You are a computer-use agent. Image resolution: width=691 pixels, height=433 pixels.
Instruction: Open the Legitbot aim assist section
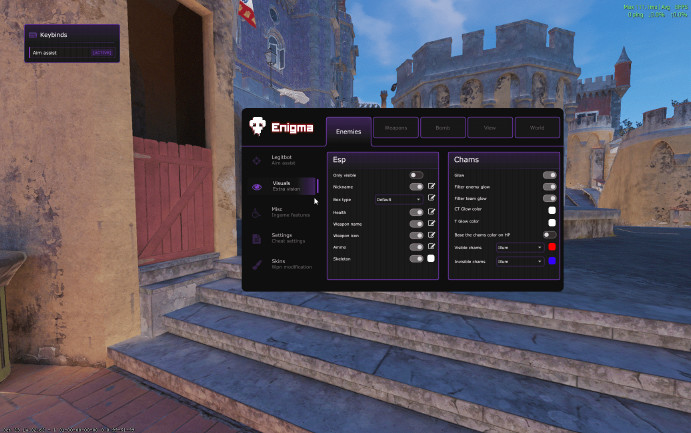(281, 159)
